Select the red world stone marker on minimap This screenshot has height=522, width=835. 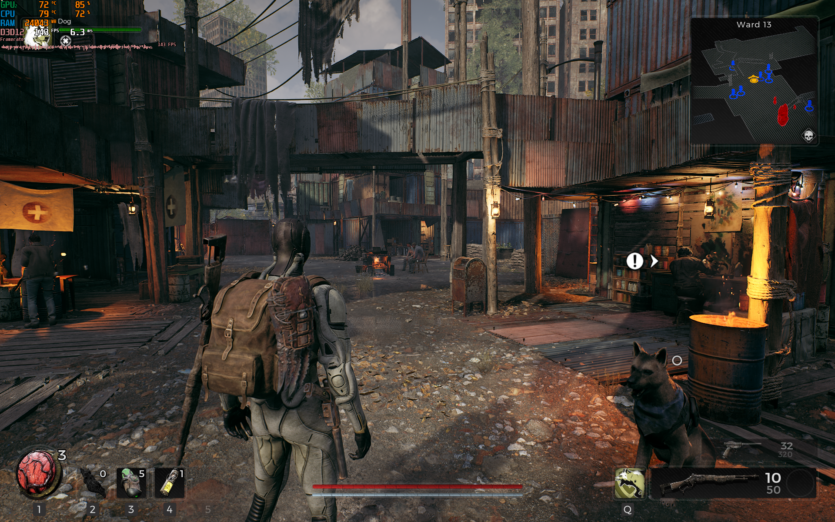782,113
